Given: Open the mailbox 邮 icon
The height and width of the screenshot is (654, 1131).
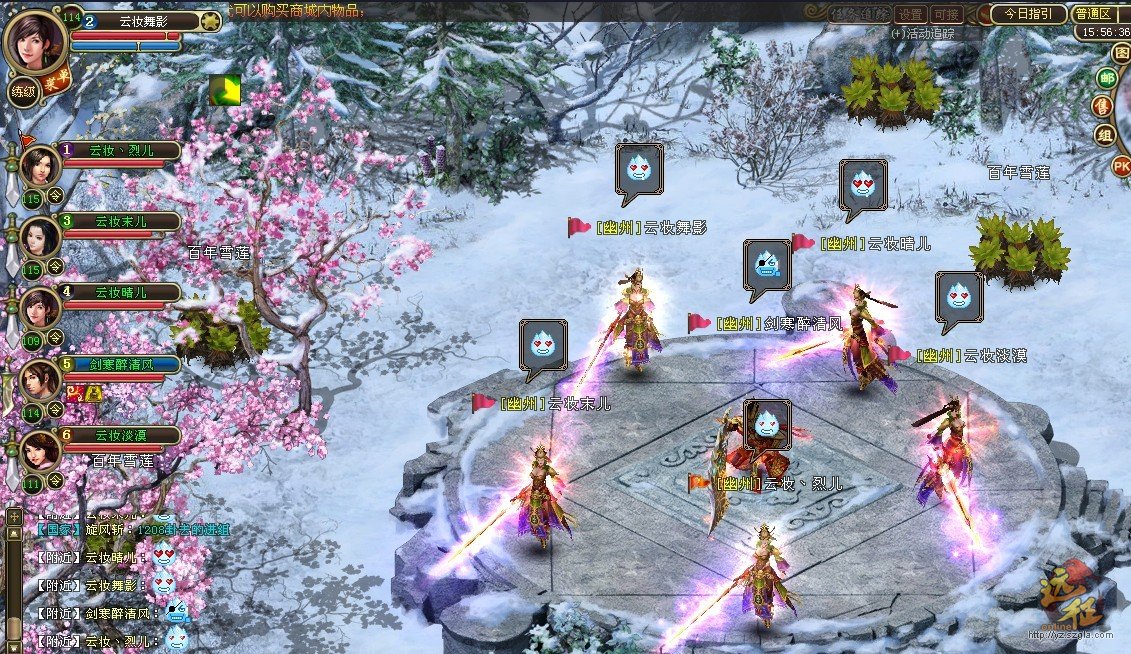Looking at the screenshot, I should click(1106, 79).
